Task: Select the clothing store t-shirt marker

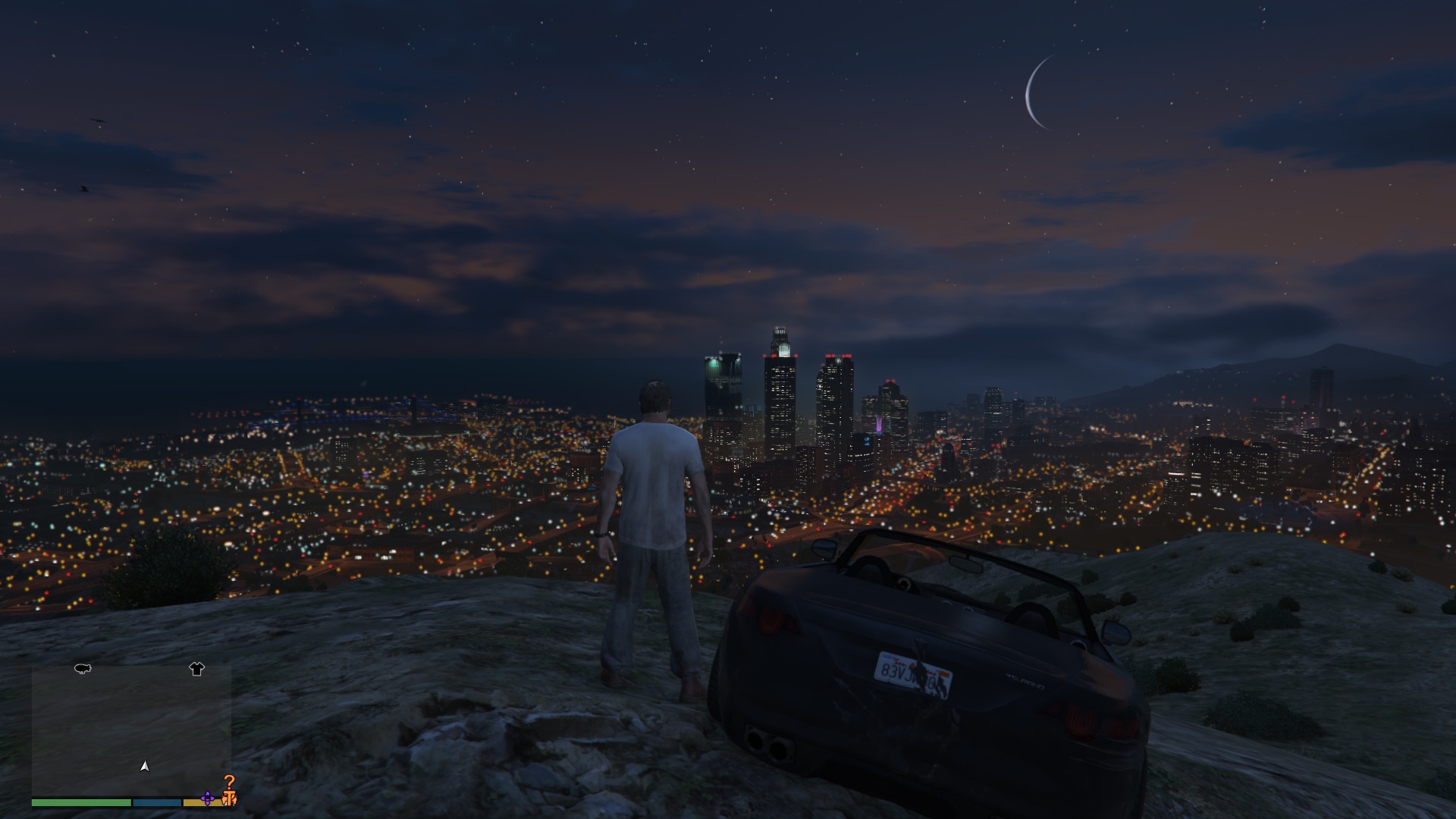Action: pos(196,669)
